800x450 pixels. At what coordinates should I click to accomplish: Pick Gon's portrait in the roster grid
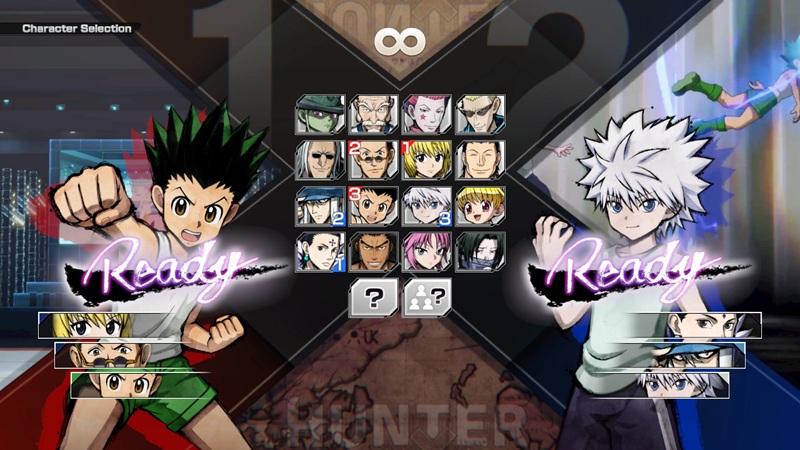(x=373, y=205)
